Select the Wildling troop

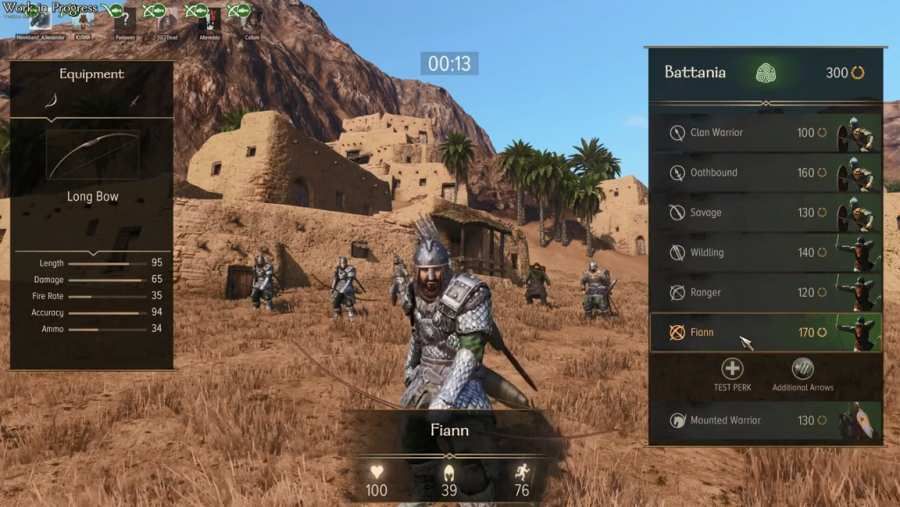(765, 253)
